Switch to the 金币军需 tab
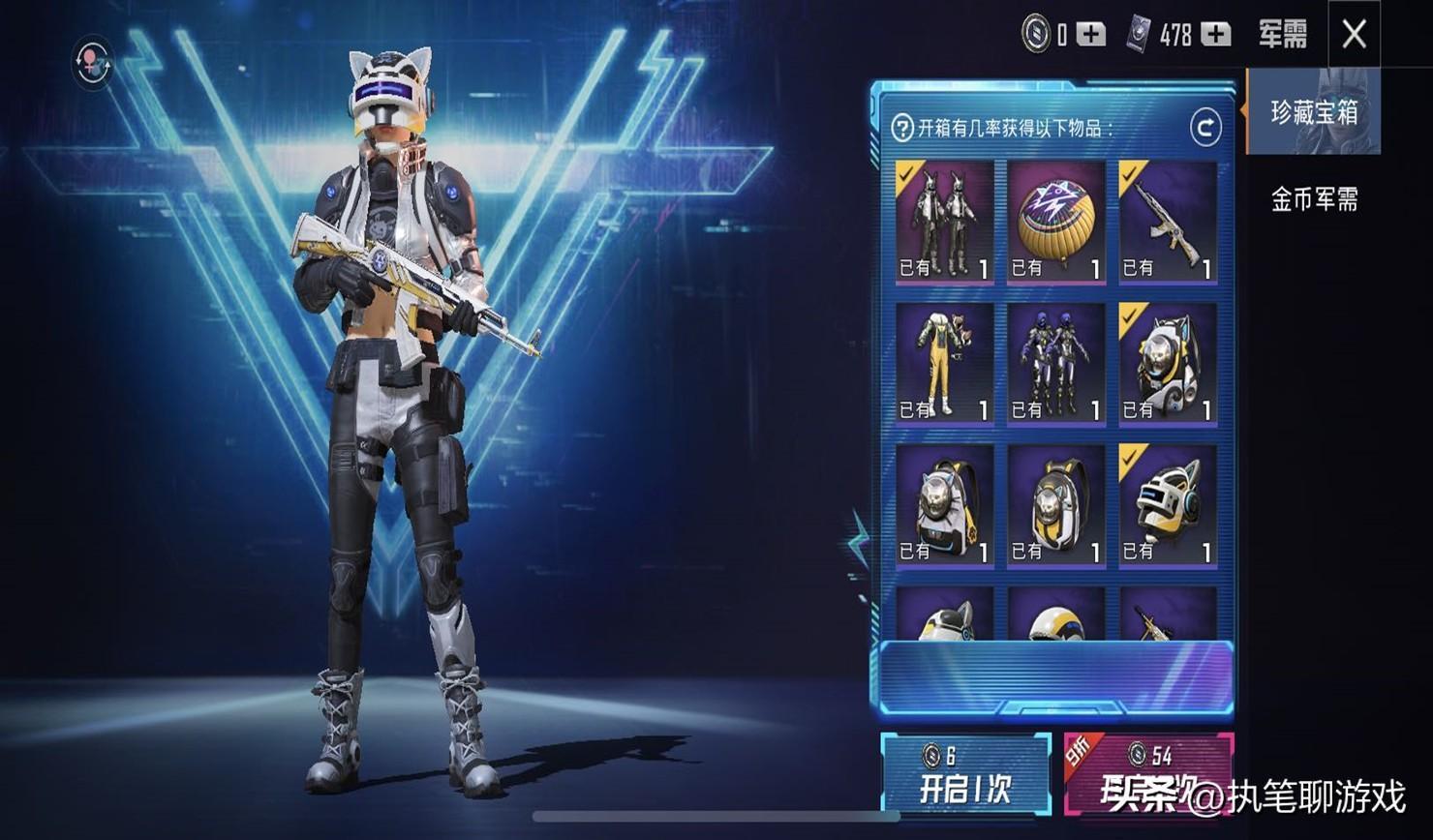Image resolution: width=1433 pixels, height=840 pixels. pyautogui.click(x=1313, y=199)
